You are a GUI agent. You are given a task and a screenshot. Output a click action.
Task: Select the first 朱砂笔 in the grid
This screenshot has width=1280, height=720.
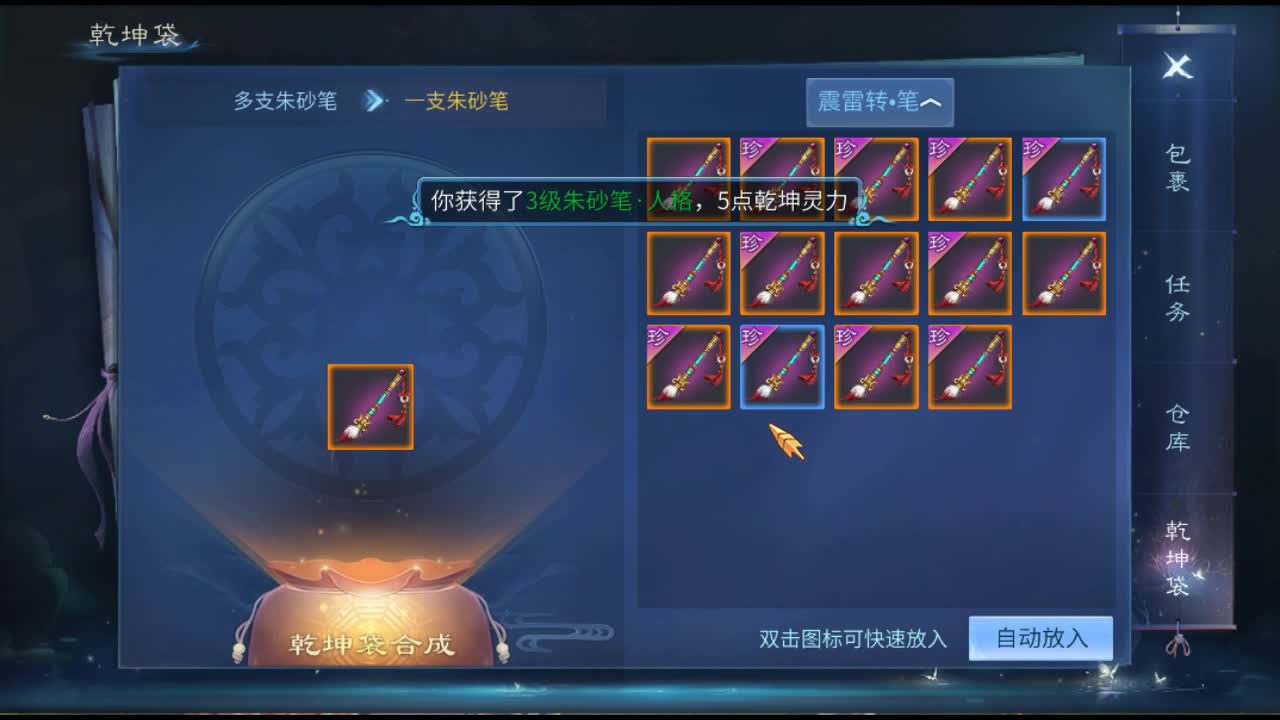[687, 180]
